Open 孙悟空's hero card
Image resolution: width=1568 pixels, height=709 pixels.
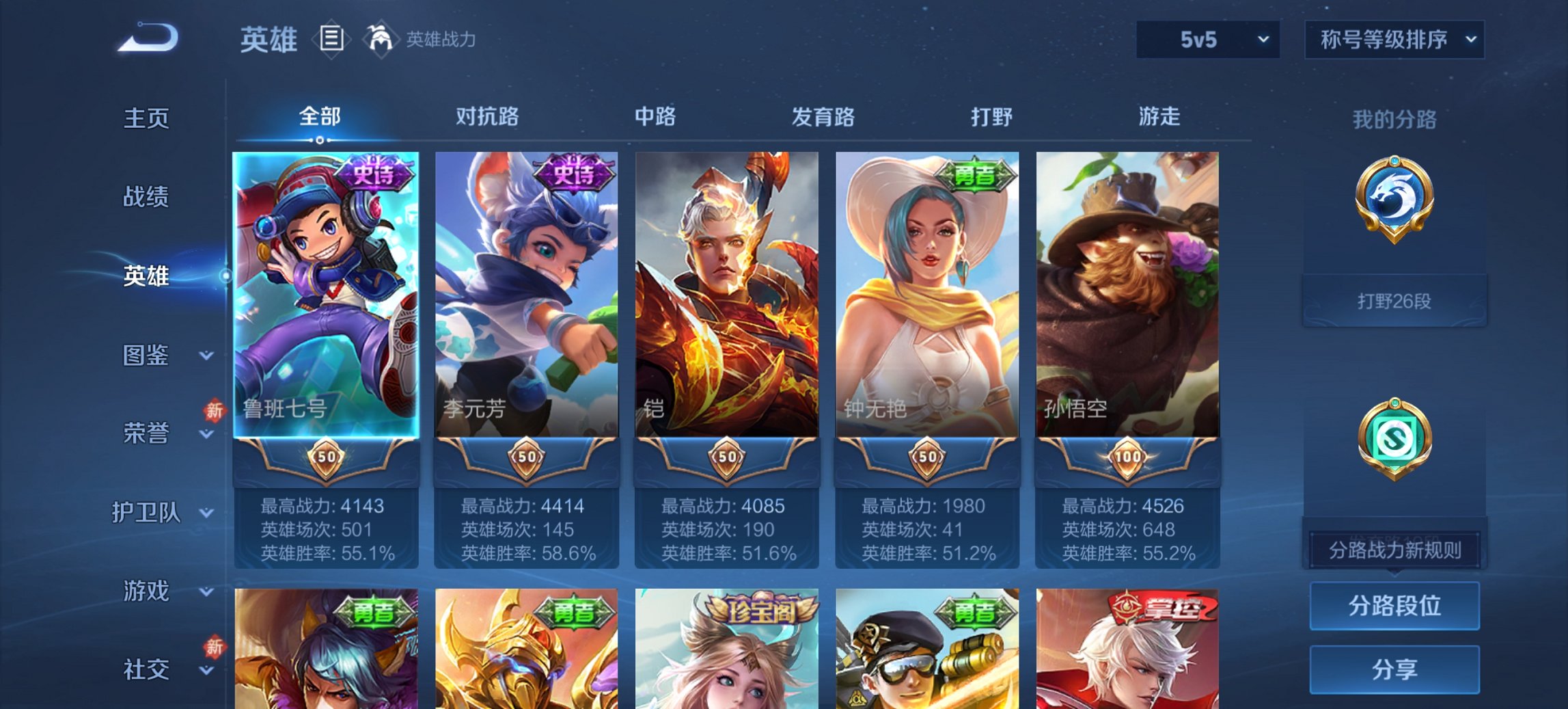tap(1128, 294)
